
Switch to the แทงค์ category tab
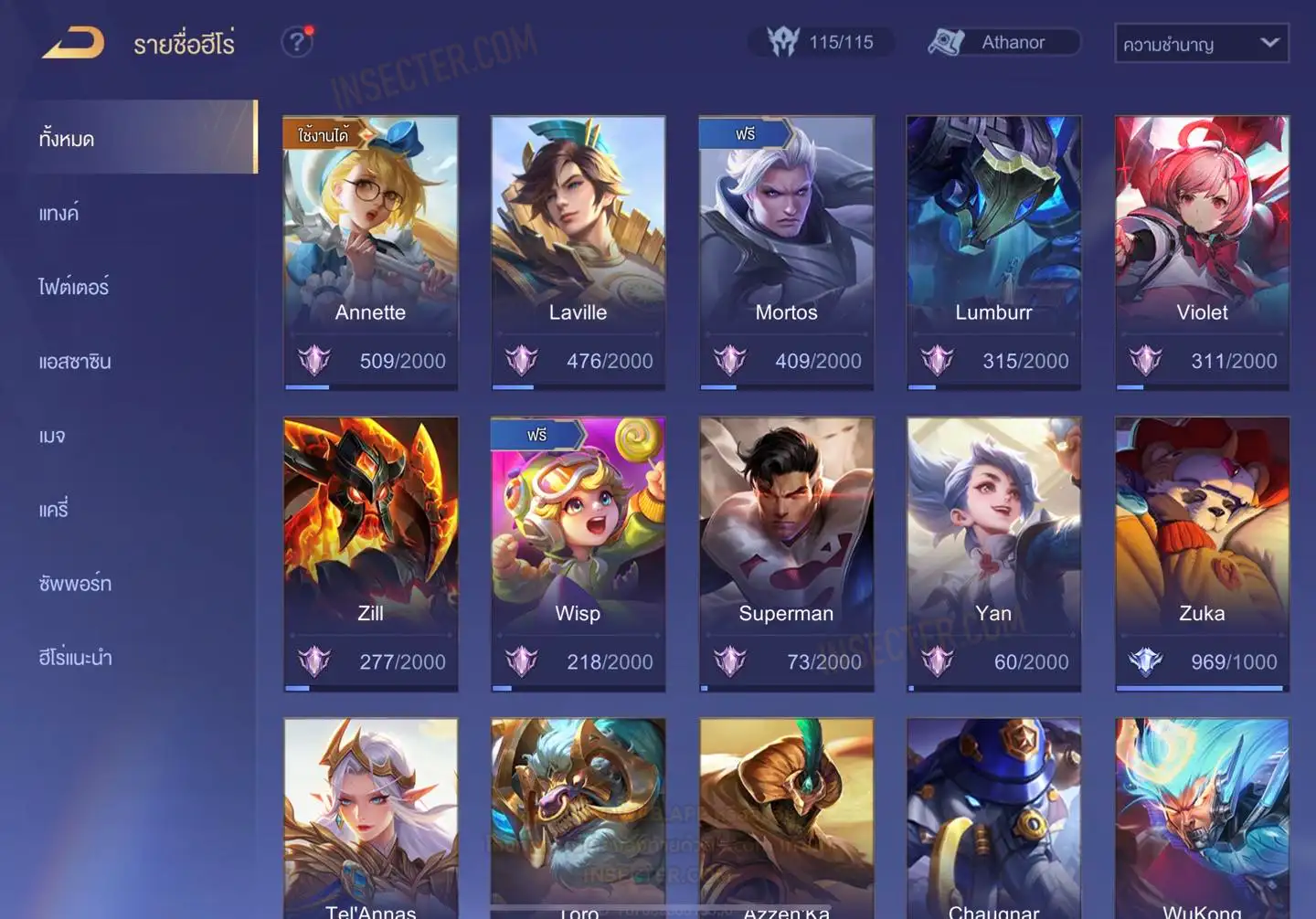click(x=59, y=214)
